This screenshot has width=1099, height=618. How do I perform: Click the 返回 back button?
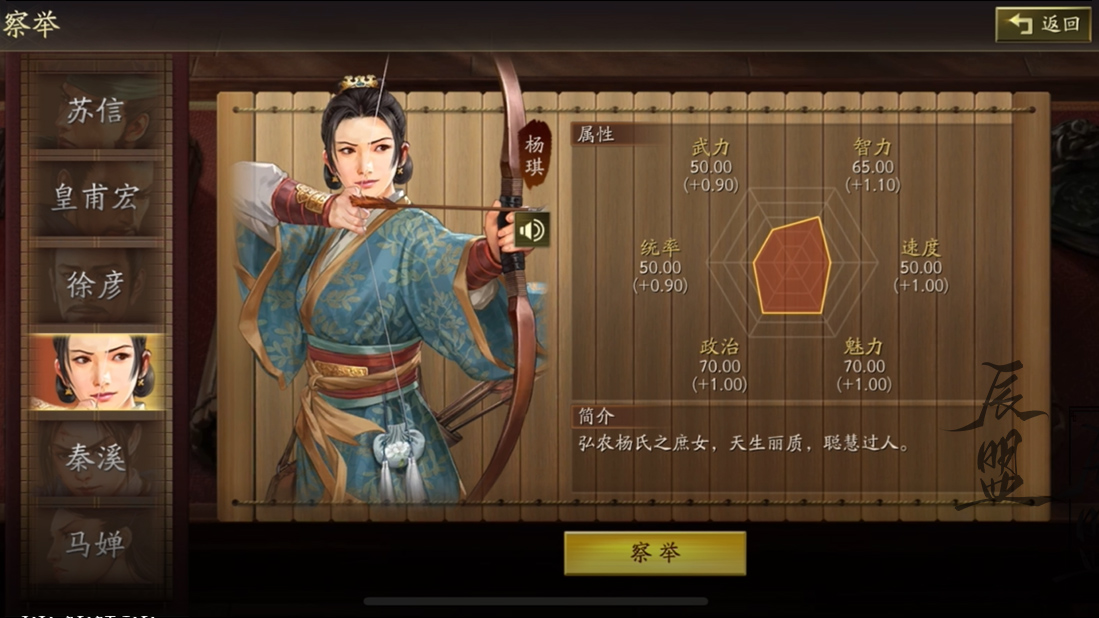pos(1043,24)
